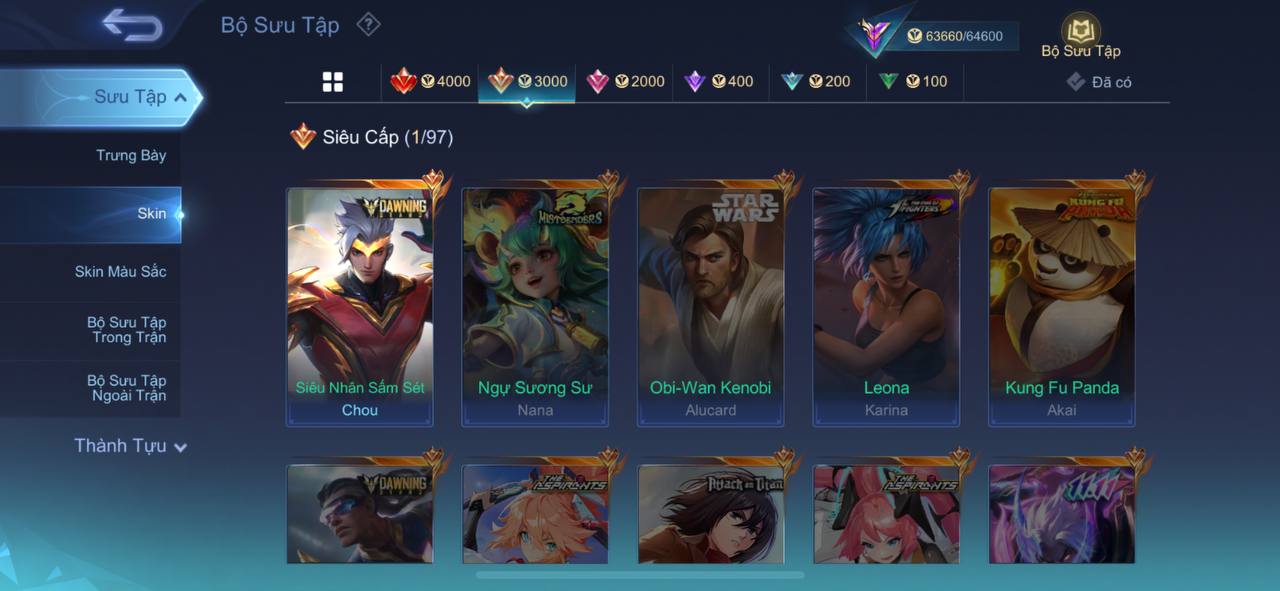Go back using the arrow button
This screenshot has width=1280, height=591.
tap(132, 25)
